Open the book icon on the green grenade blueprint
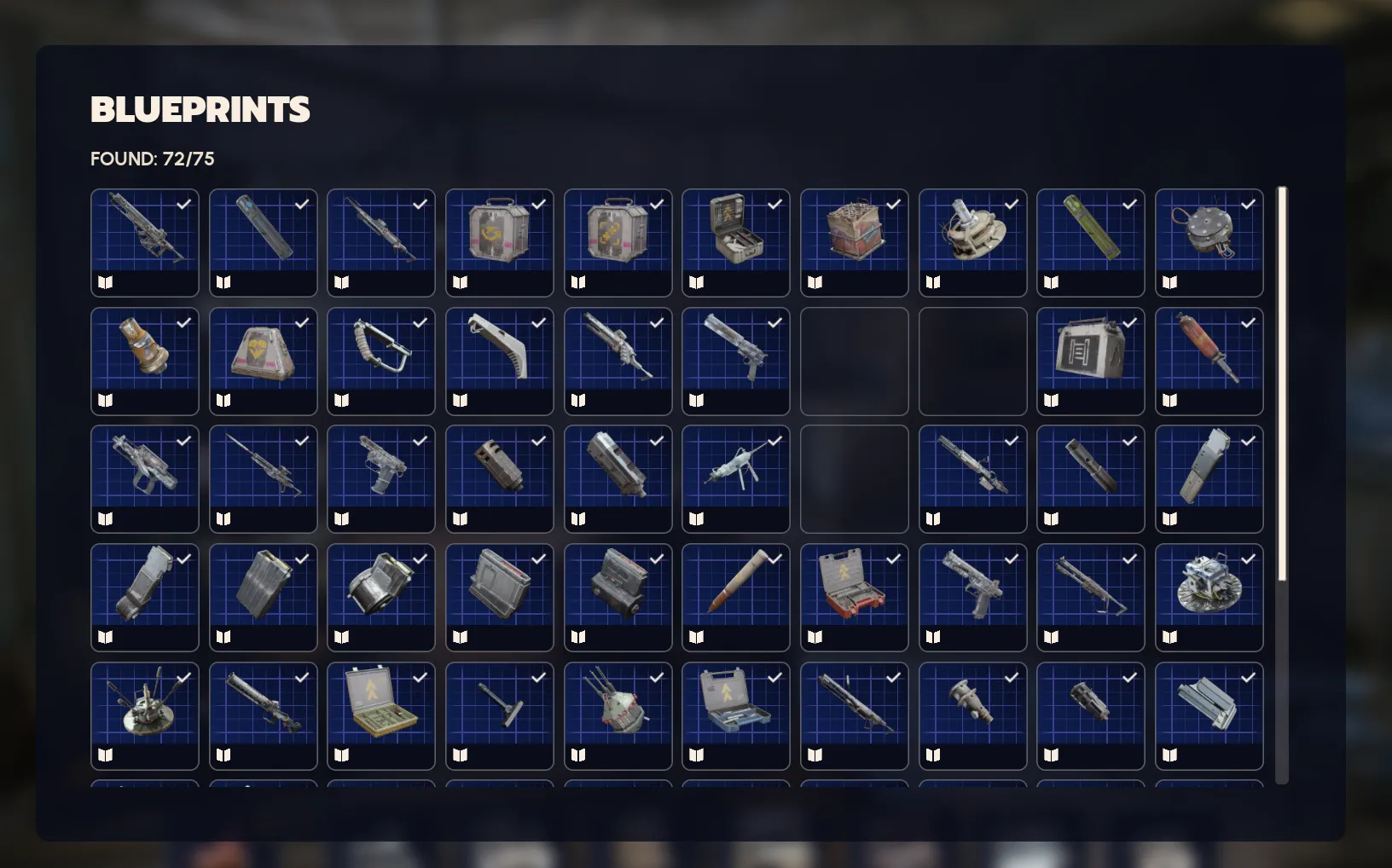This screenshot has height=868, width=1392. click(1053, 281)
